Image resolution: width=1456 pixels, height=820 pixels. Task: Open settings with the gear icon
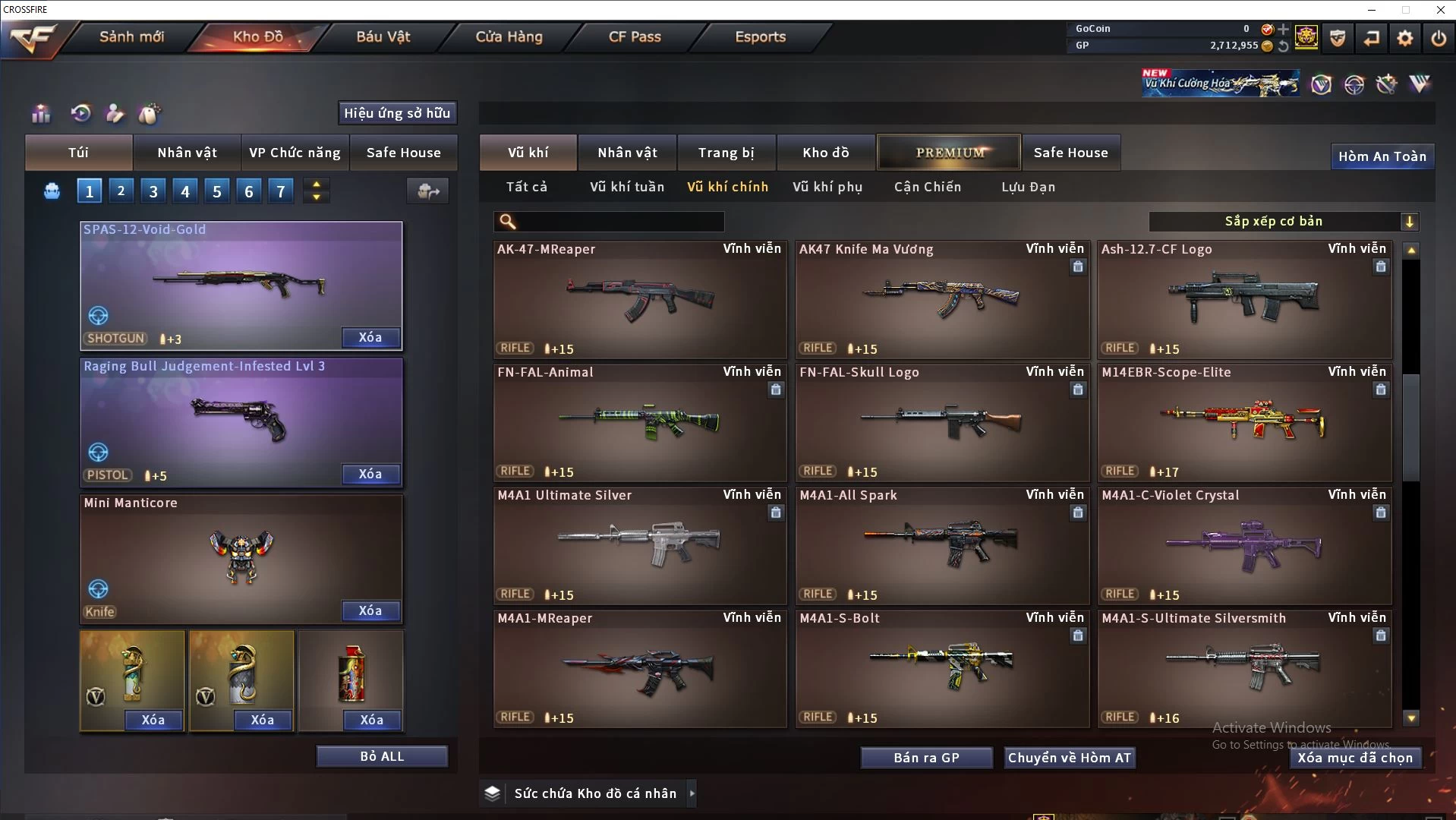[1405, 37]
